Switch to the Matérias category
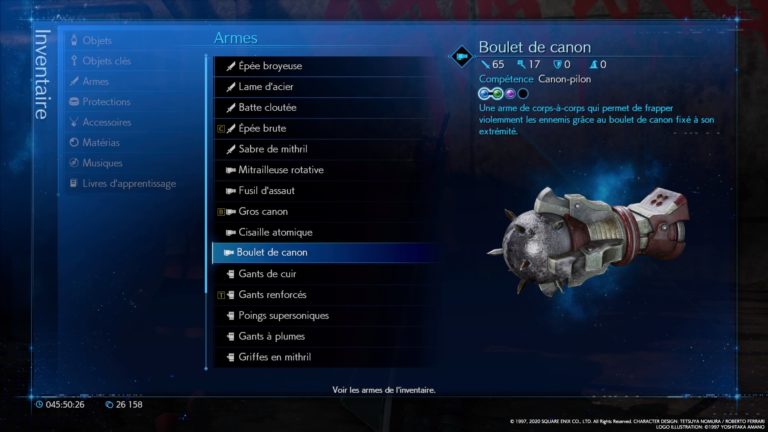This screenshot has height=432, width=768. point(101,143)
